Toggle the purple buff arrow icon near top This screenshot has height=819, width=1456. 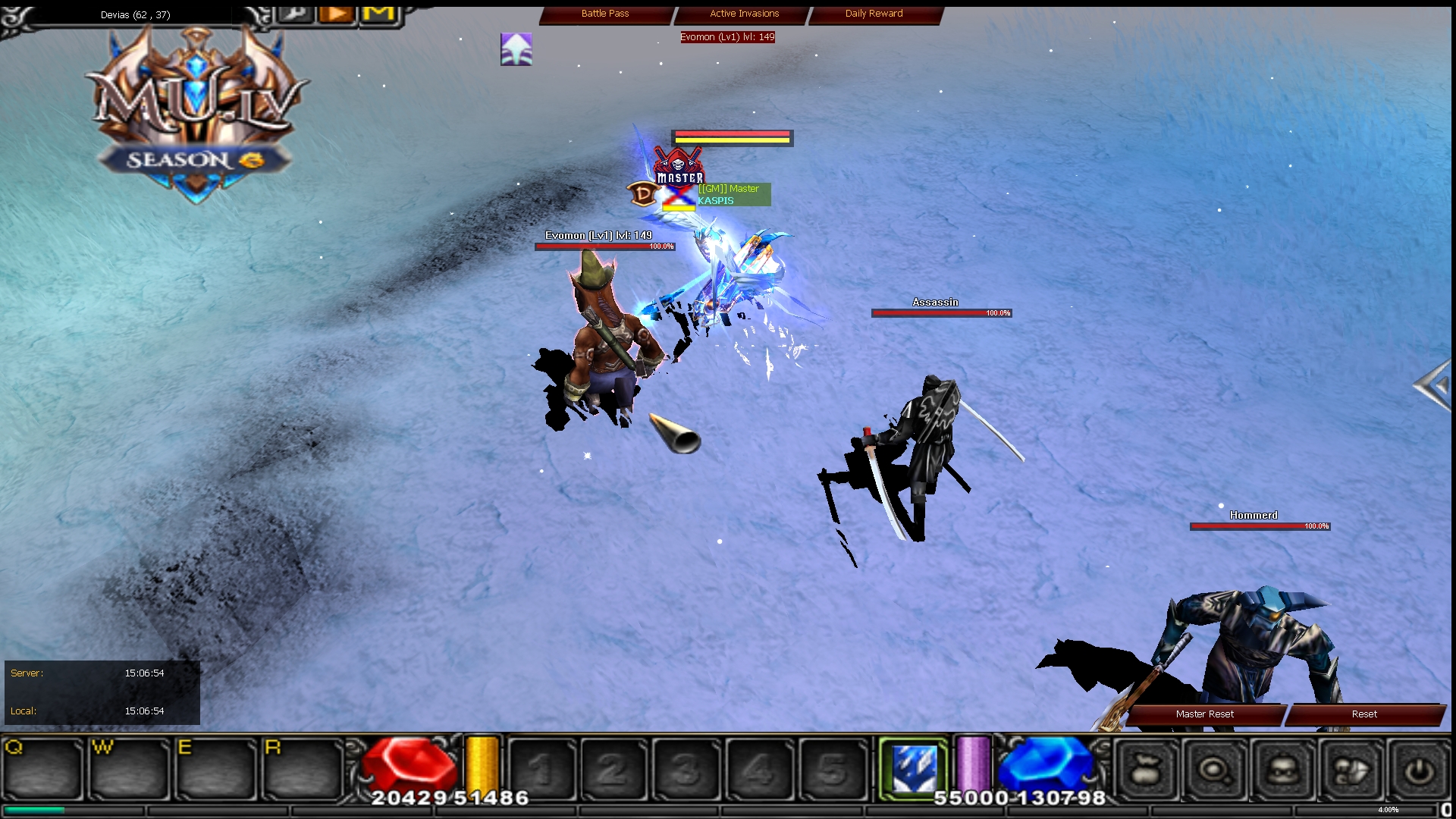pos(516,49)
